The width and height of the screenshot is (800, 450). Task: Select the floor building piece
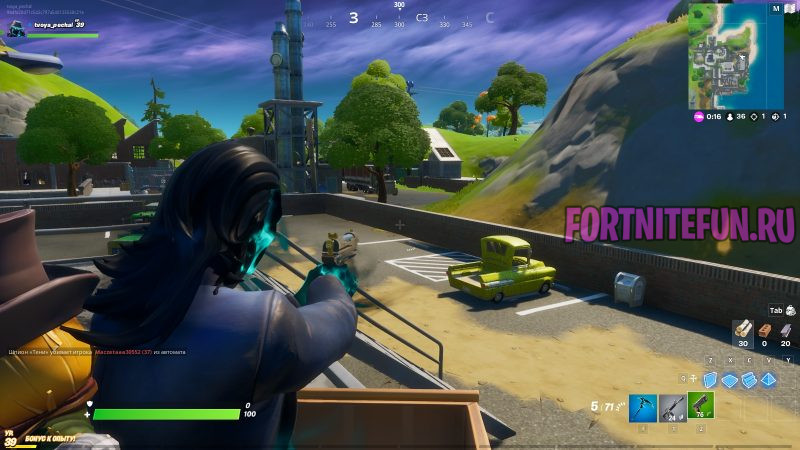coord(730,379)
